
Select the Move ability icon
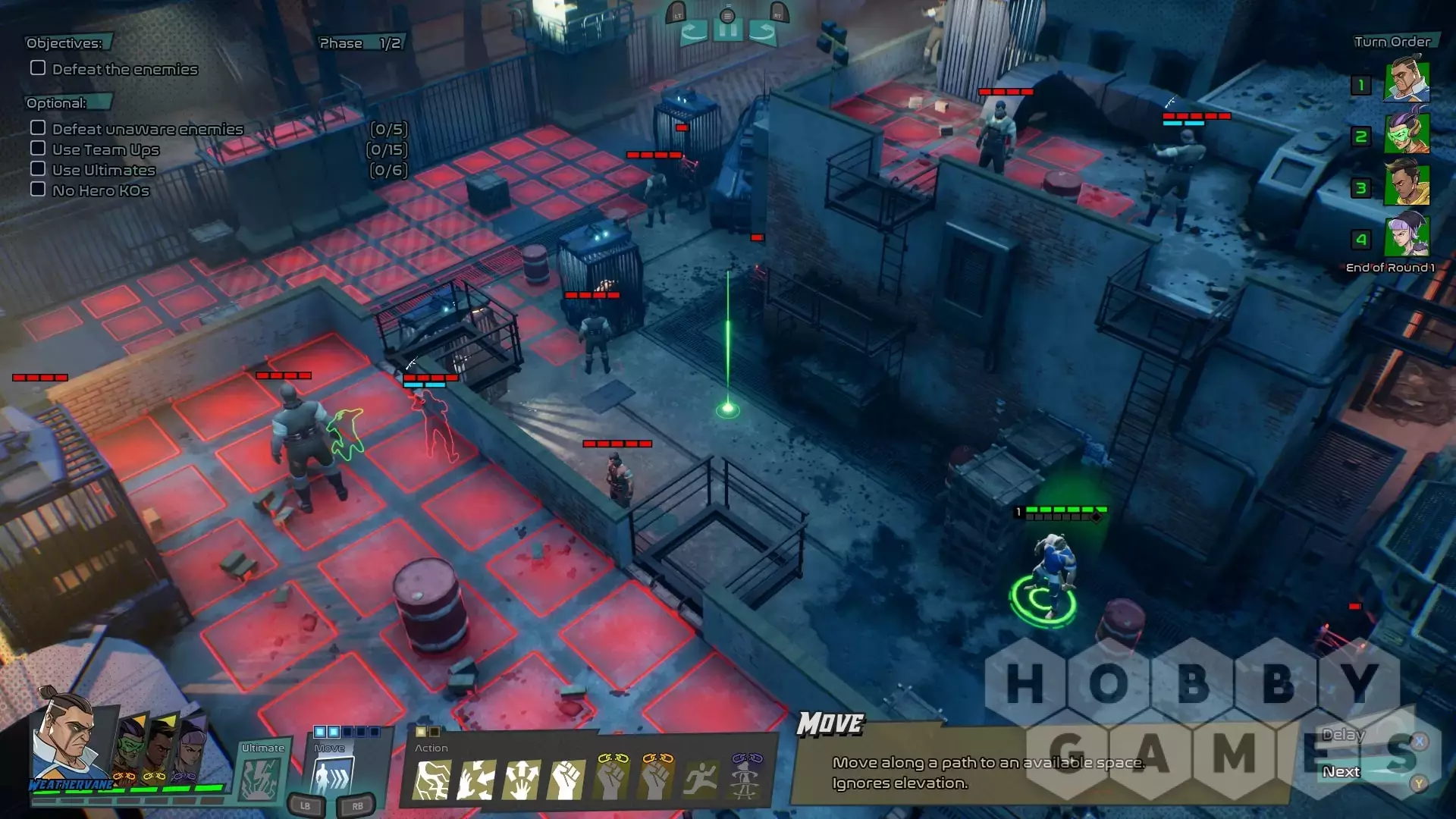(x=331, y=779)
